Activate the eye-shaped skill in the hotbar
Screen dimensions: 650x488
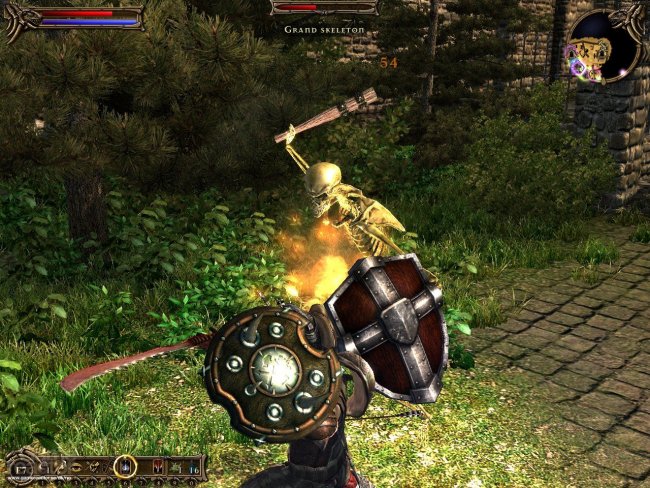point(76,466)
